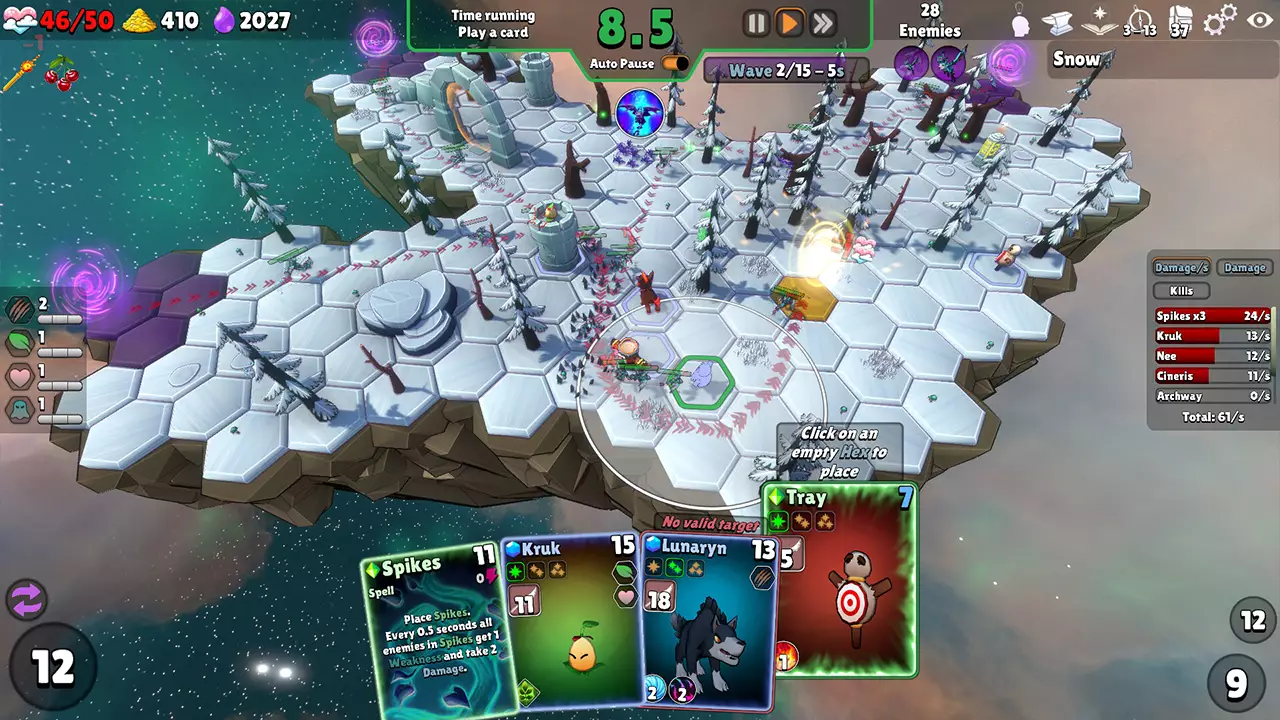Pause the game with the pause button
This screenshot has width=1280, height=720.
point(757,24)
